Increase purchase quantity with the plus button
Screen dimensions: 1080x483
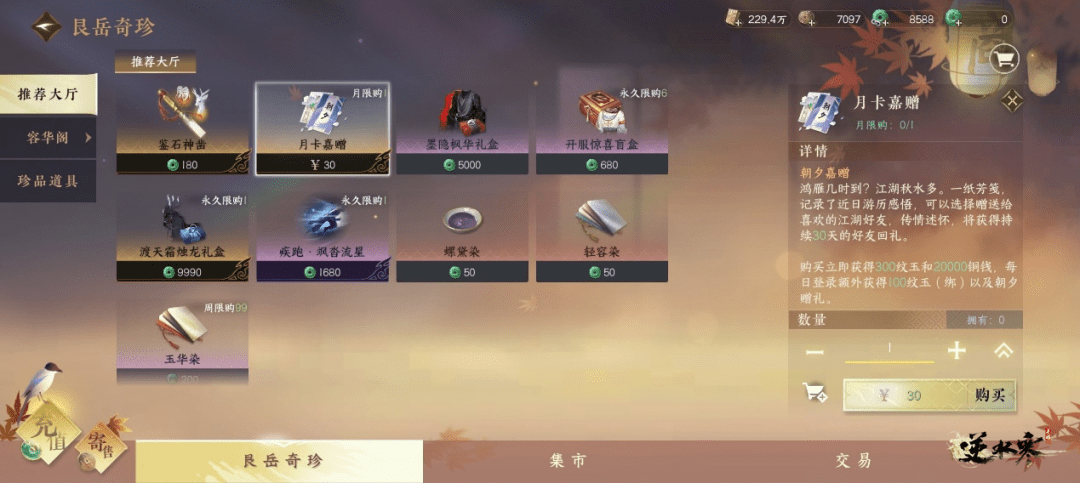click(957, 350)
